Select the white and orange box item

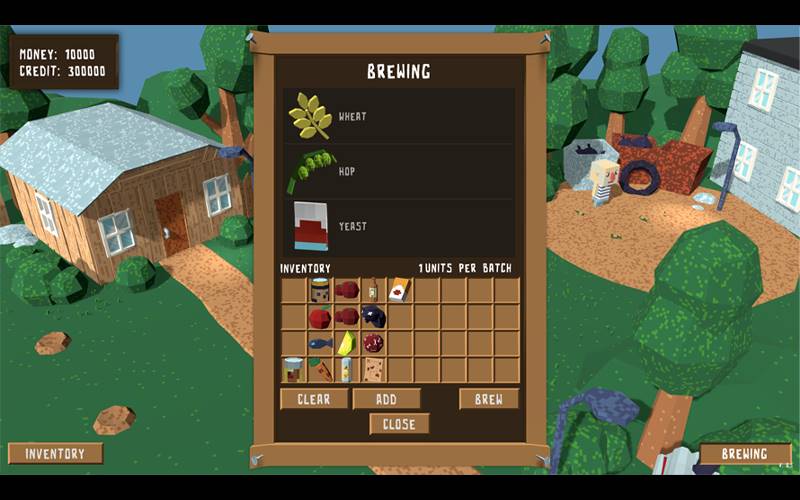pos(399,291)
